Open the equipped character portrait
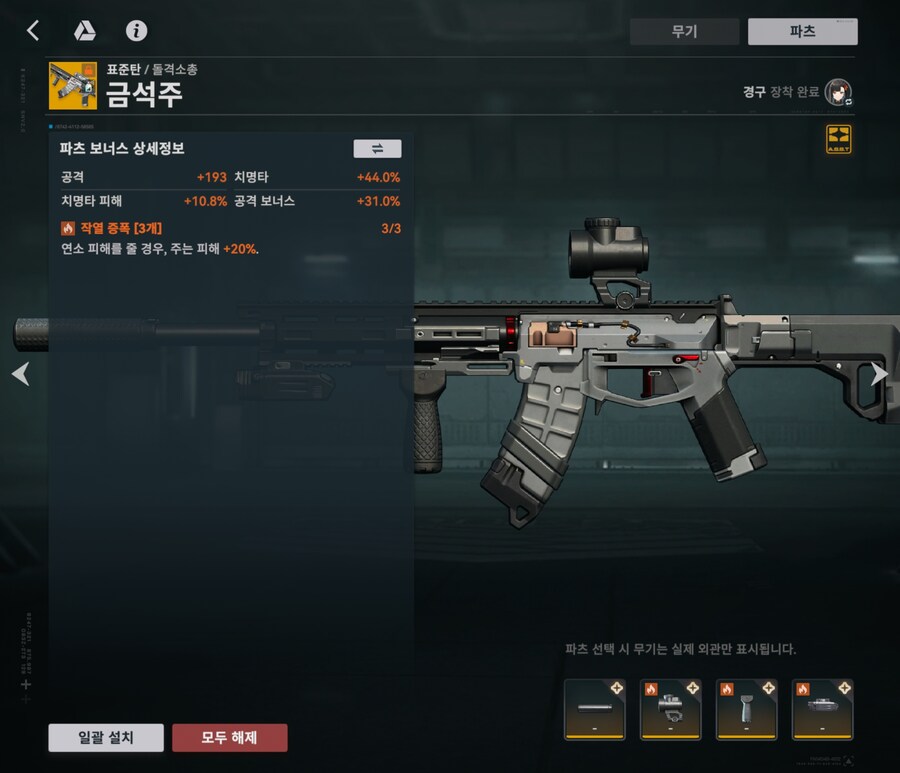The width and height of the screenshot is (900, 773). tap(837, 93)
